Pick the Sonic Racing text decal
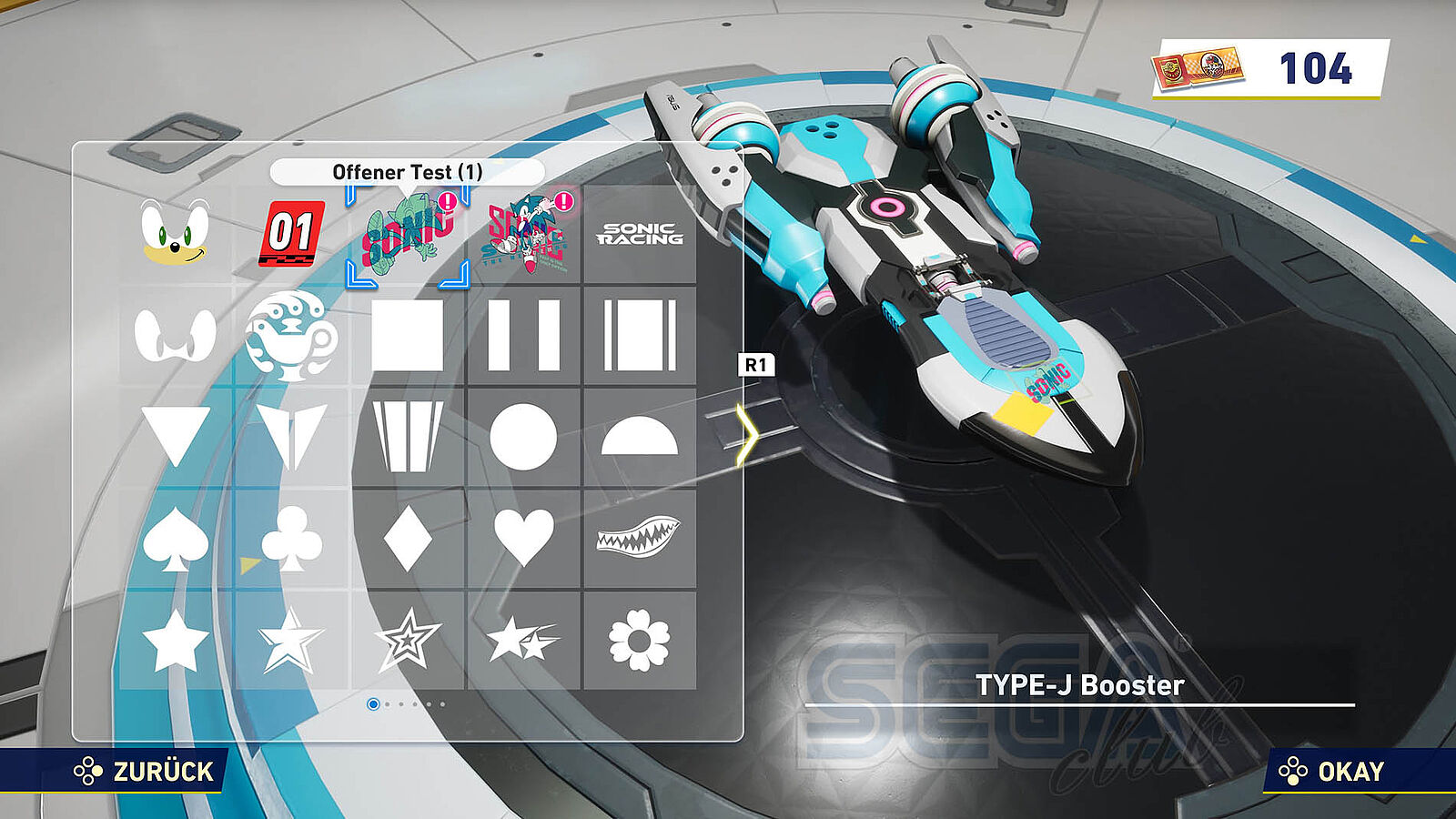The image size is (1456, 819). coord(640,235)
